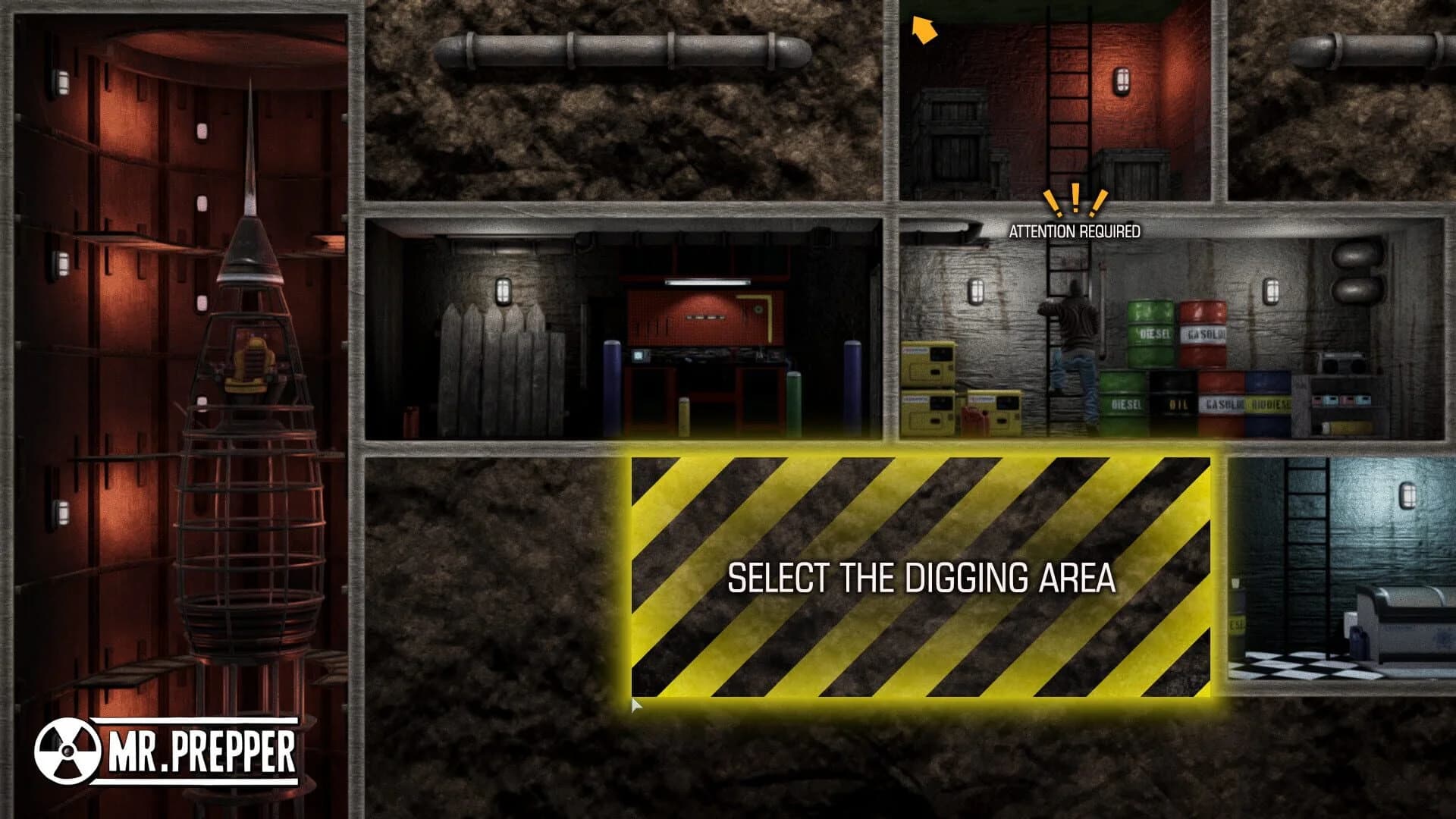Viewport: 1456px width, 819px height.
Task: Select the Biodiesel barrel on the bottom row
Action: [x=1269, y=403]
